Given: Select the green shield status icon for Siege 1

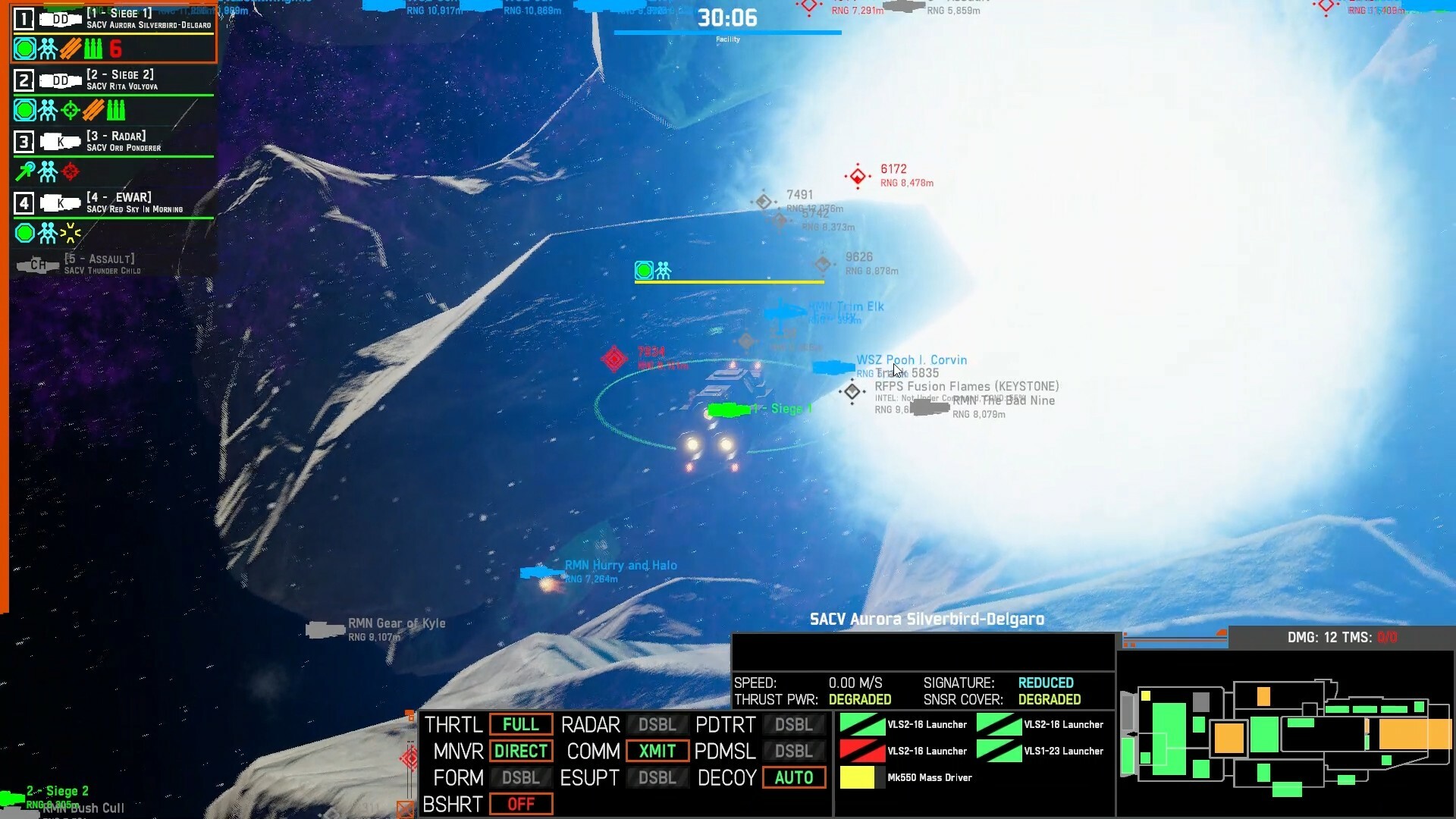Looking at the screenshot, I should [x=24, y=49].
